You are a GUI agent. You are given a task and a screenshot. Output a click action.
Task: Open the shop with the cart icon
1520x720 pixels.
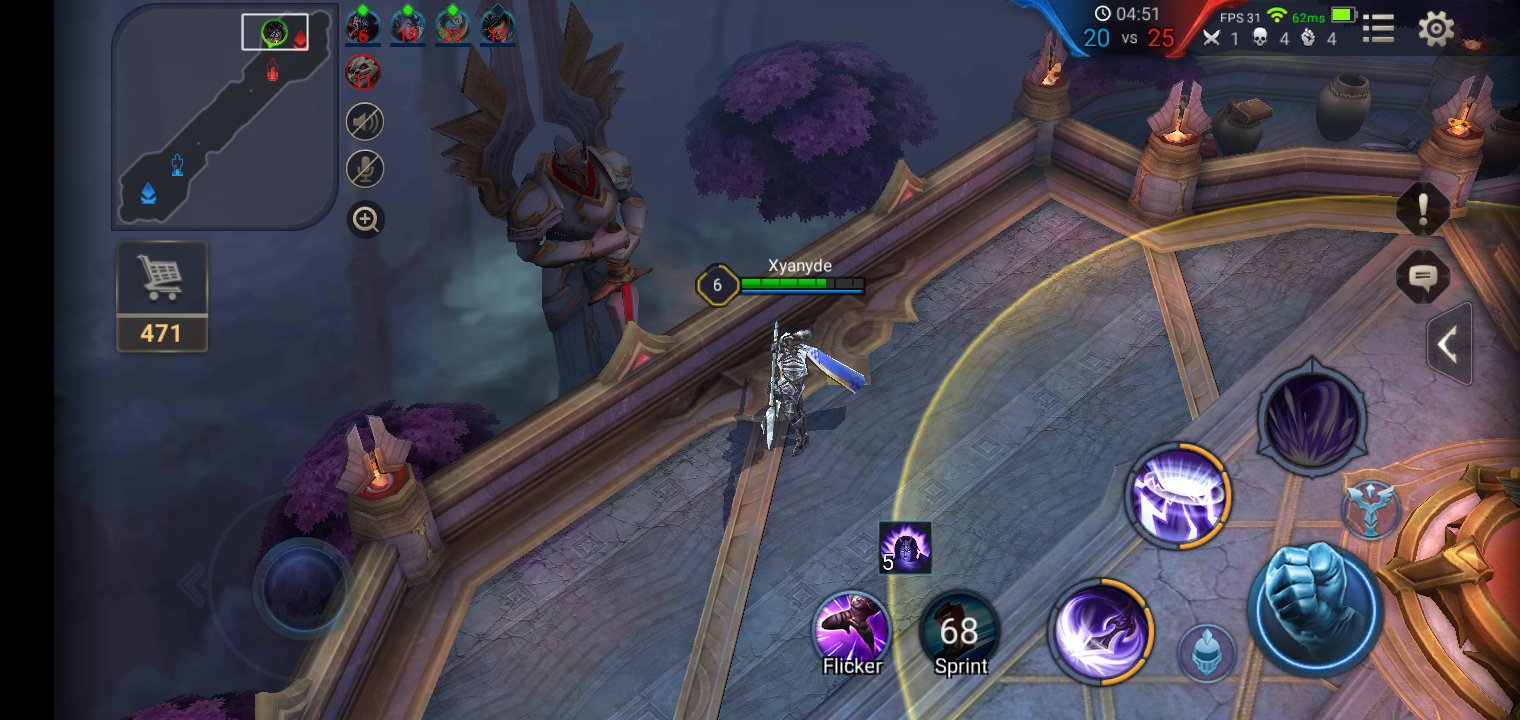tap(161, 295)
